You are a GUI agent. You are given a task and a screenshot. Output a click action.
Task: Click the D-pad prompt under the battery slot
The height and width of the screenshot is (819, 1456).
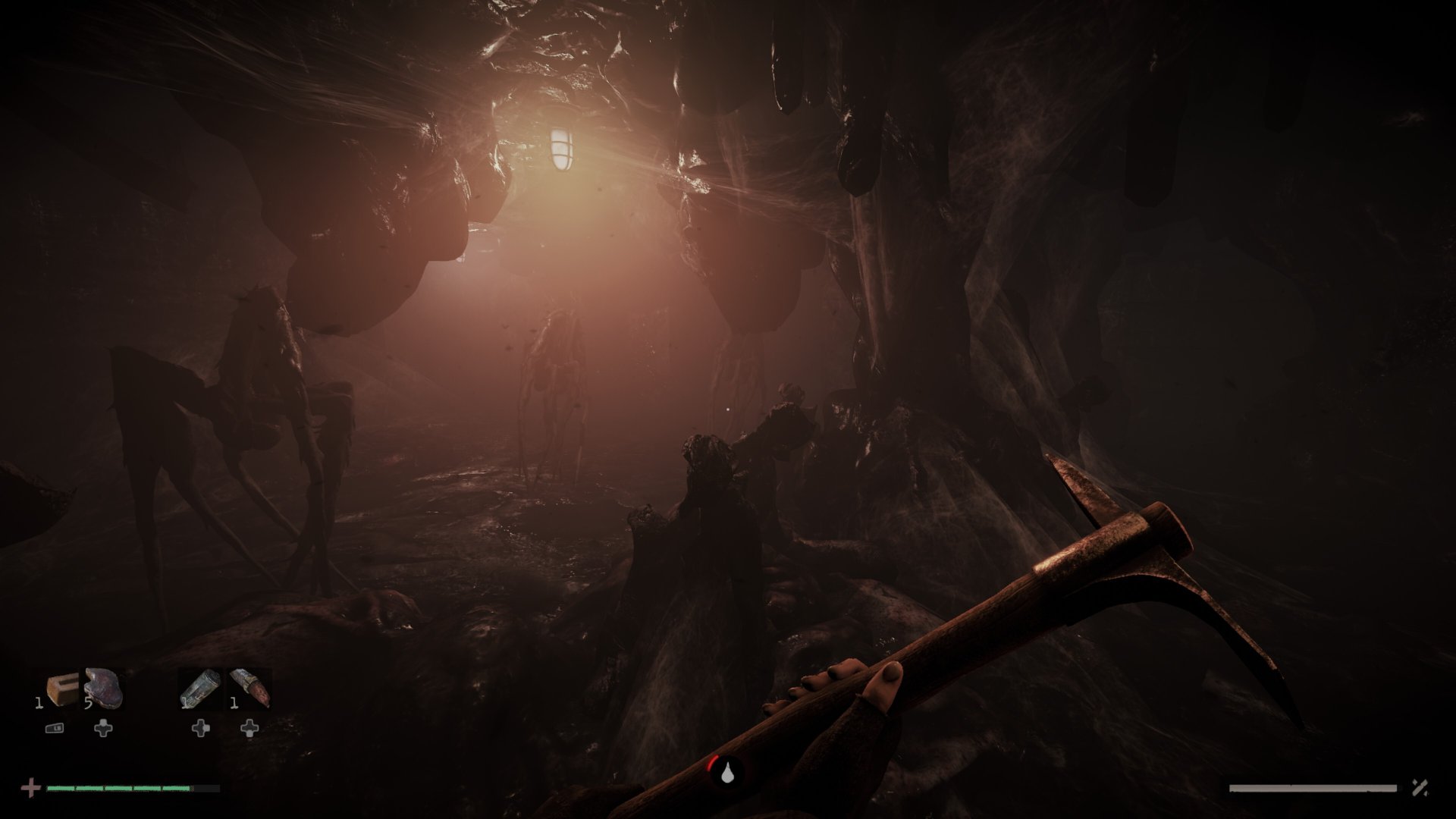coord(201,730)
